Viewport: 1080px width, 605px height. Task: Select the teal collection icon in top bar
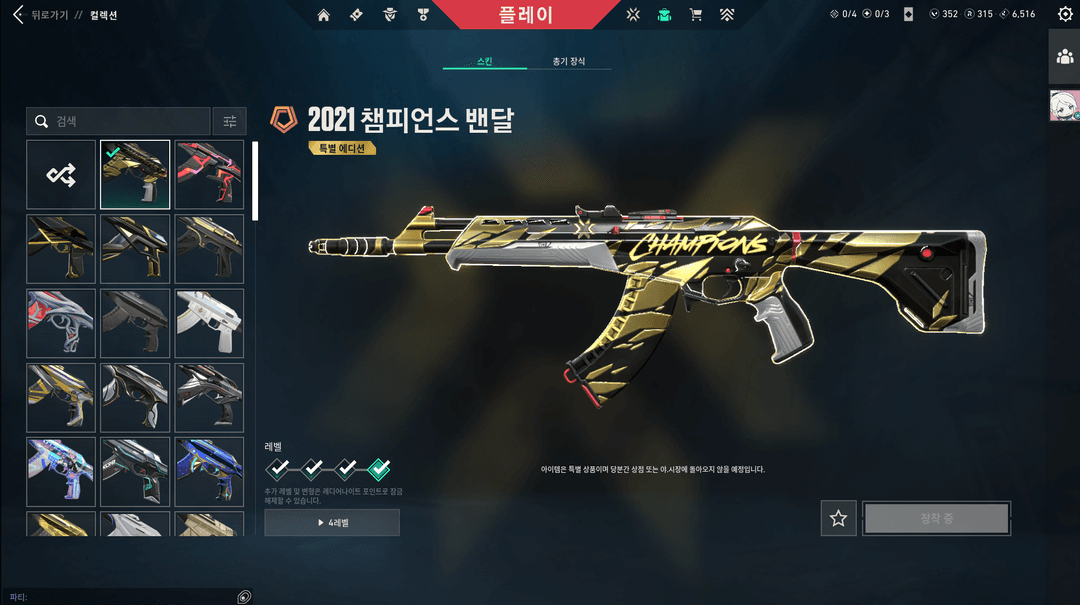point(664,15)
